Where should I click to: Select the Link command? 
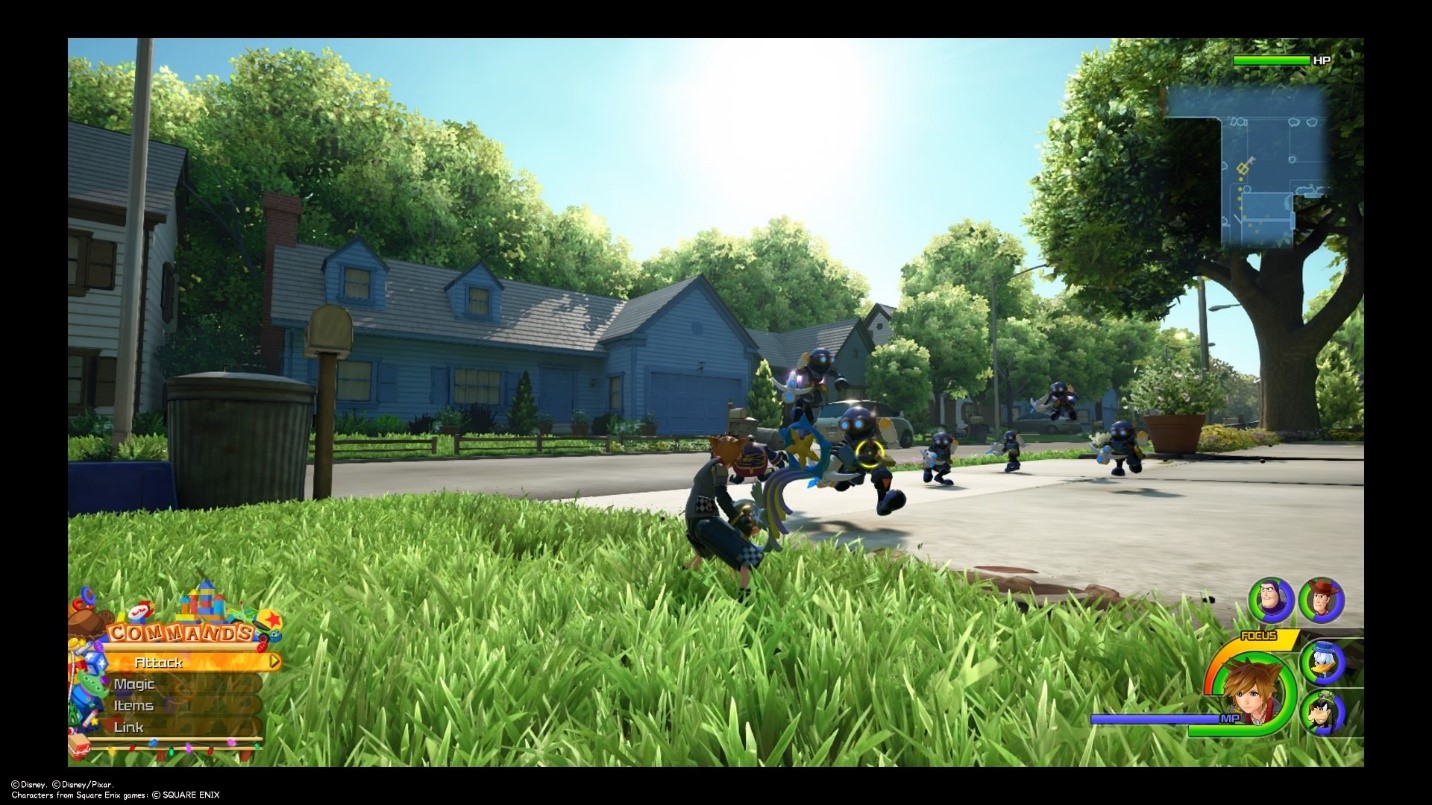click(x=129, y=726)
